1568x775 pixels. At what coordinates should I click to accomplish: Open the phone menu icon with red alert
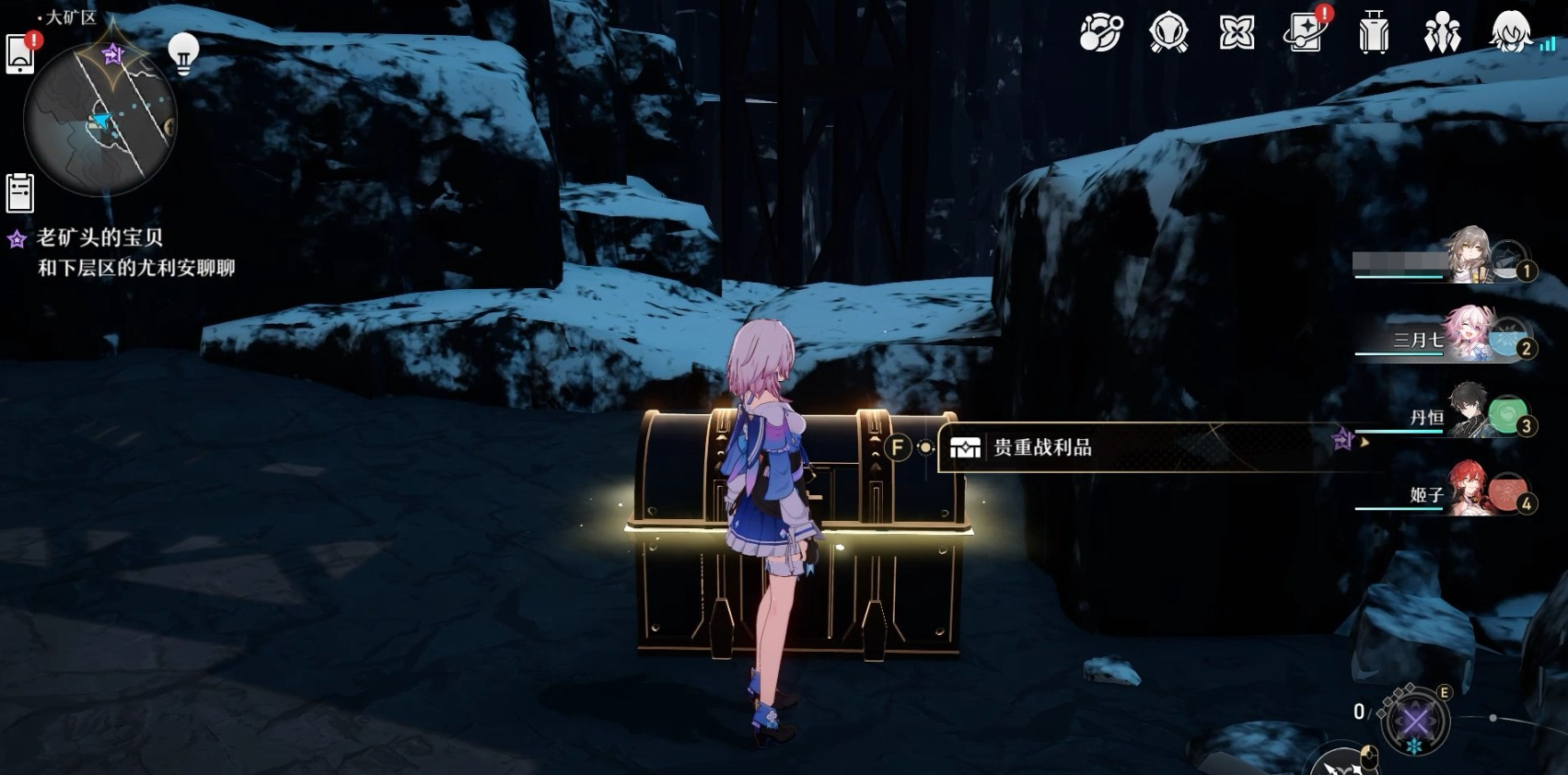click(x=20, y=53)
